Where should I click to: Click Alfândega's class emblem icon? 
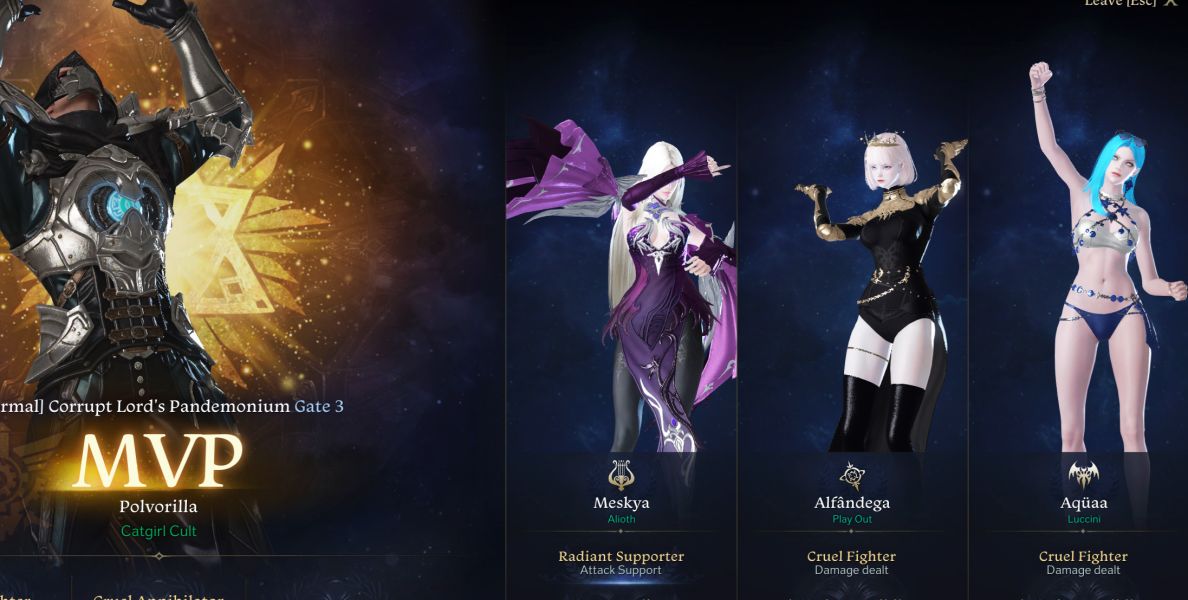click(852, 475)
